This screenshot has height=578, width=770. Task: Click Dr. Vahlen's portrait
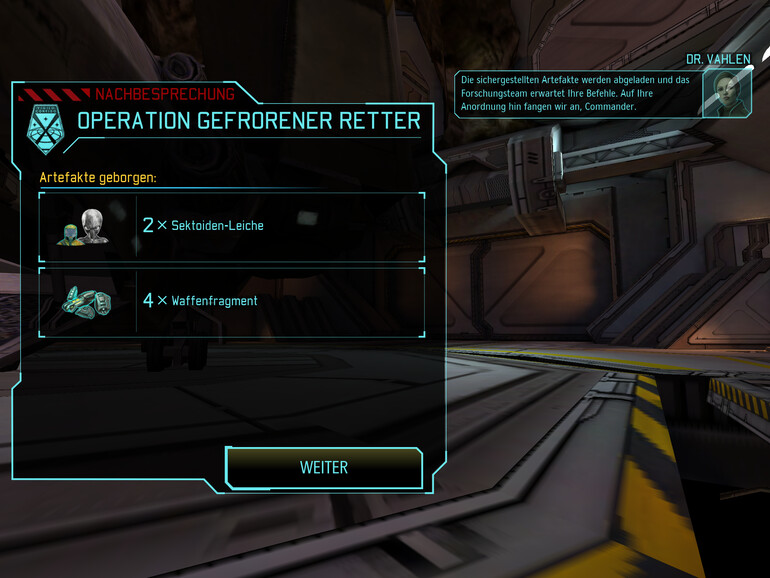pyautogui.click(x=726, y=93)
